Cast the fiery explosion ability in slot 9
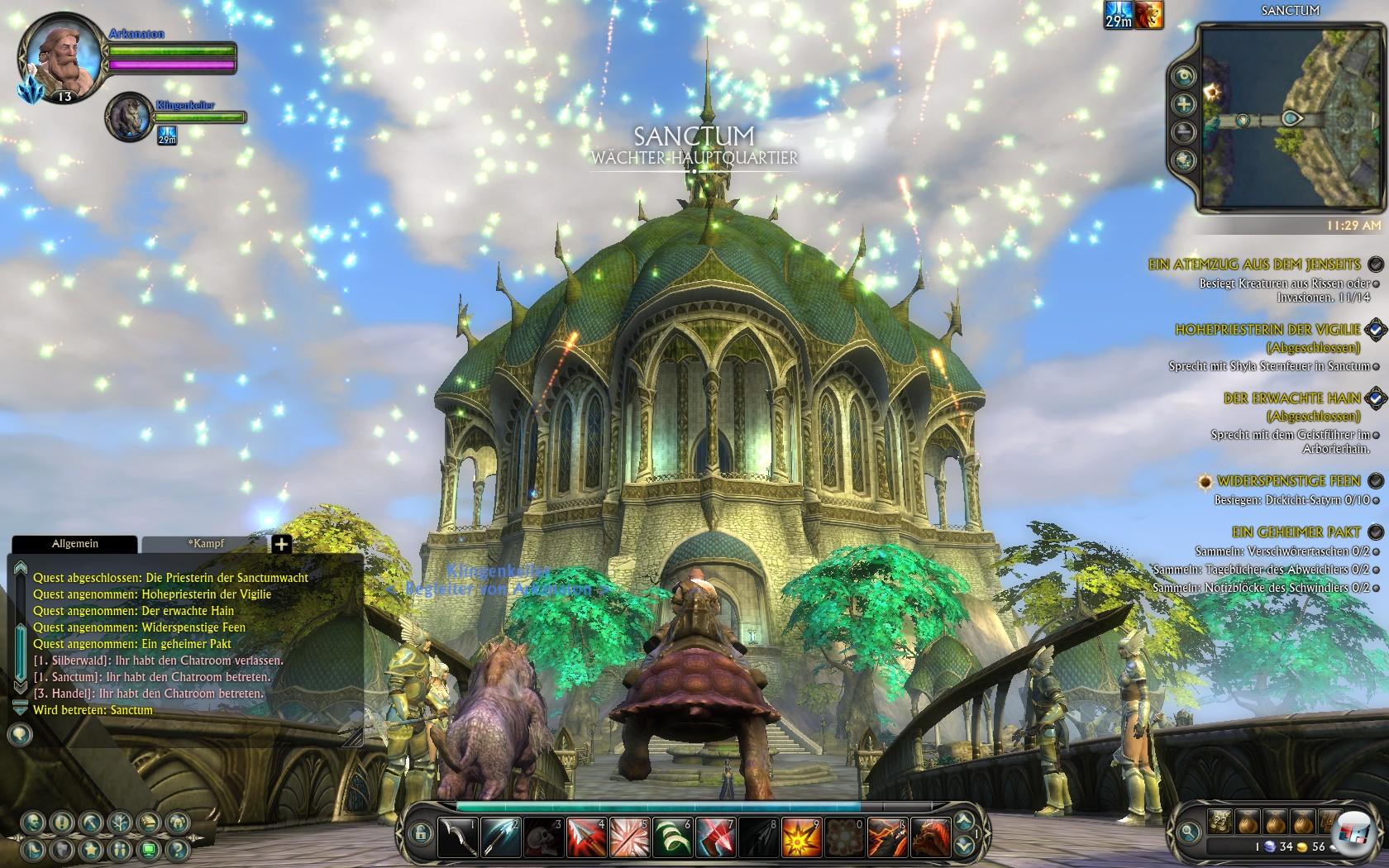The width and height of the screenshot is (1389, 868). (801, 837)
